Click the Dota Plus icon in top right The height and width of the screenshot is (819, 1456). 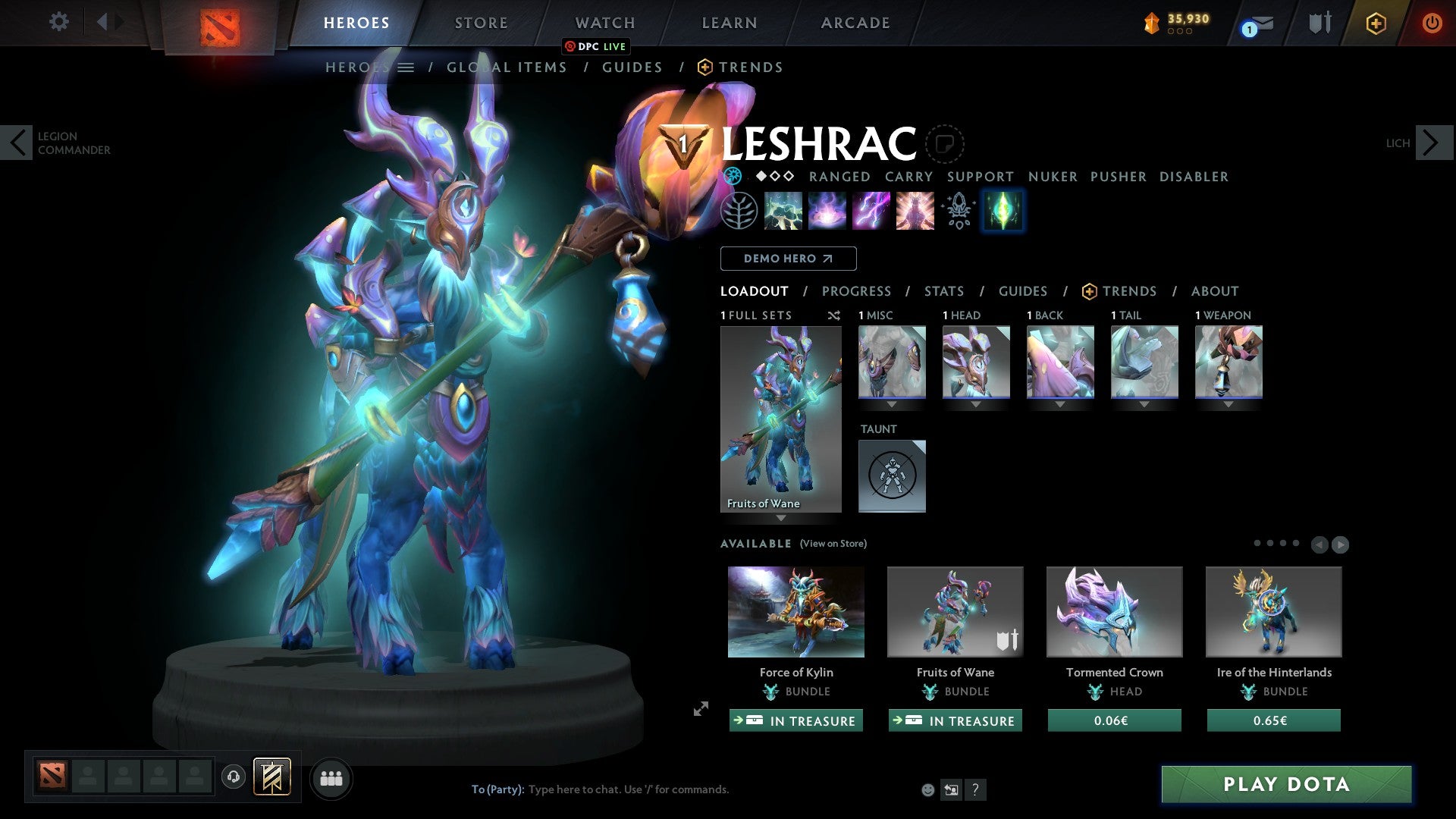point(1375,23)
